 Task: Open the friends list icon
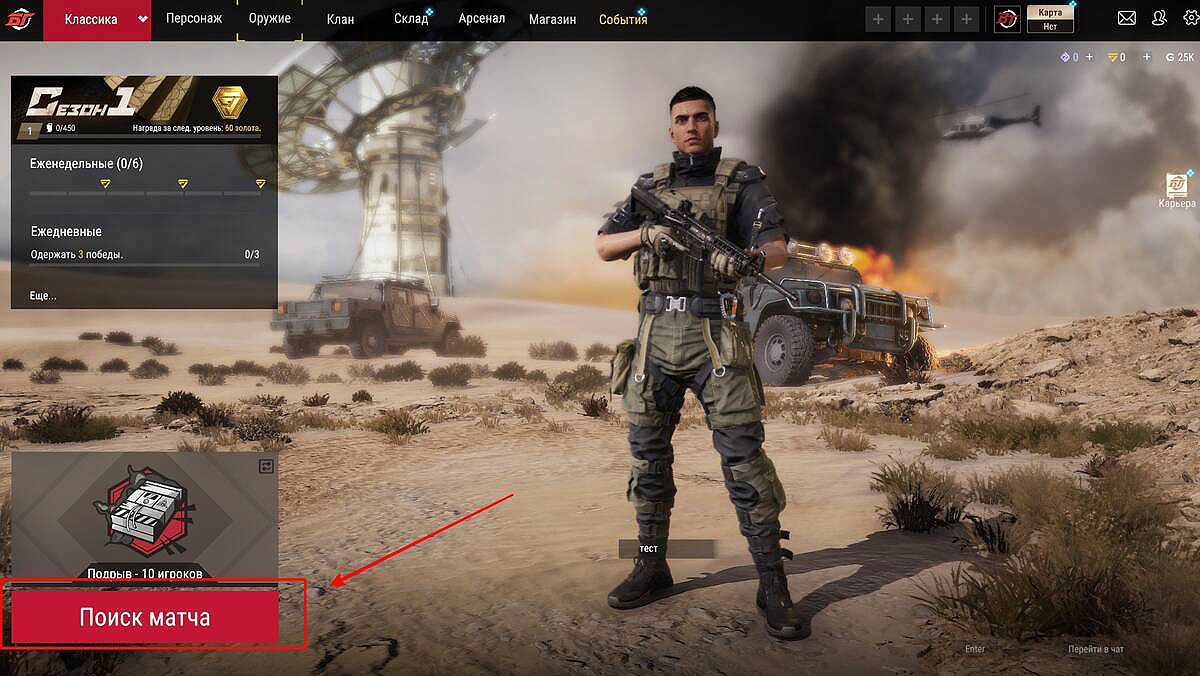click(x=1159, y=18)
